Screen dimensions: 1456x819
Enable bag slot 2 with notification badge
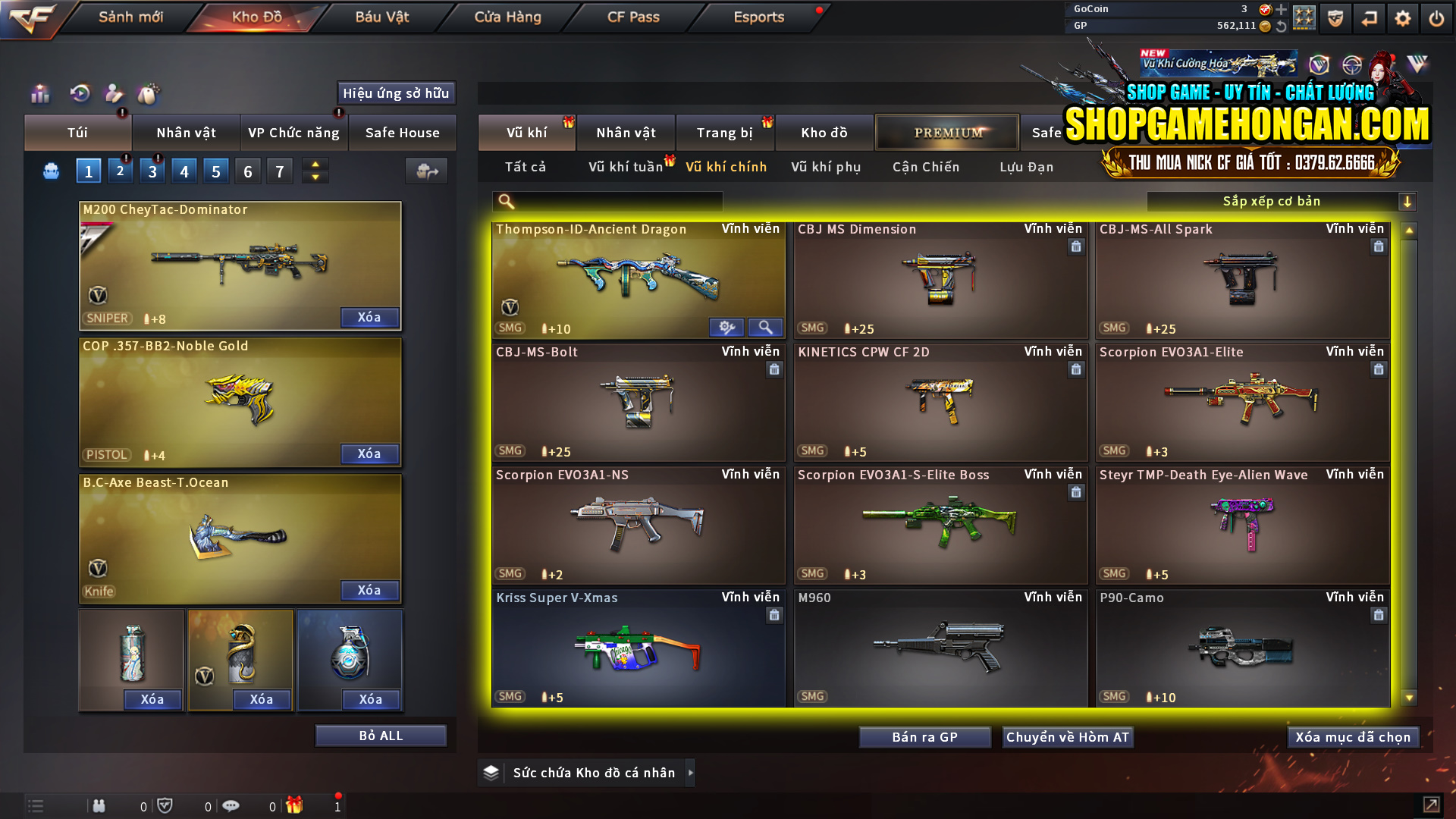[x=120, y=171]
